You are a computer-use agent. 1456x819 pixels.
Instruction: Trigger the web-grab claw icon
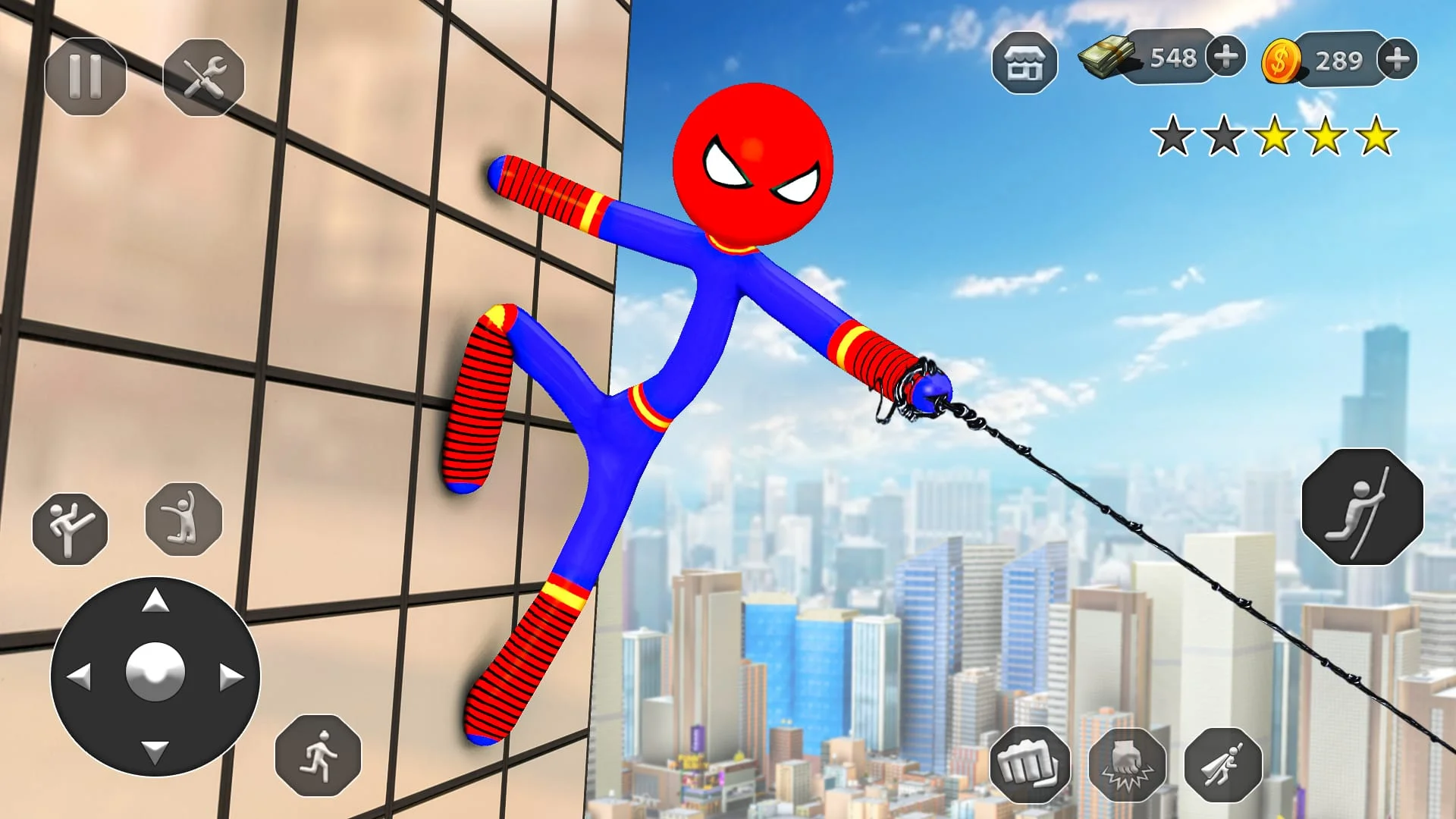1128,764
